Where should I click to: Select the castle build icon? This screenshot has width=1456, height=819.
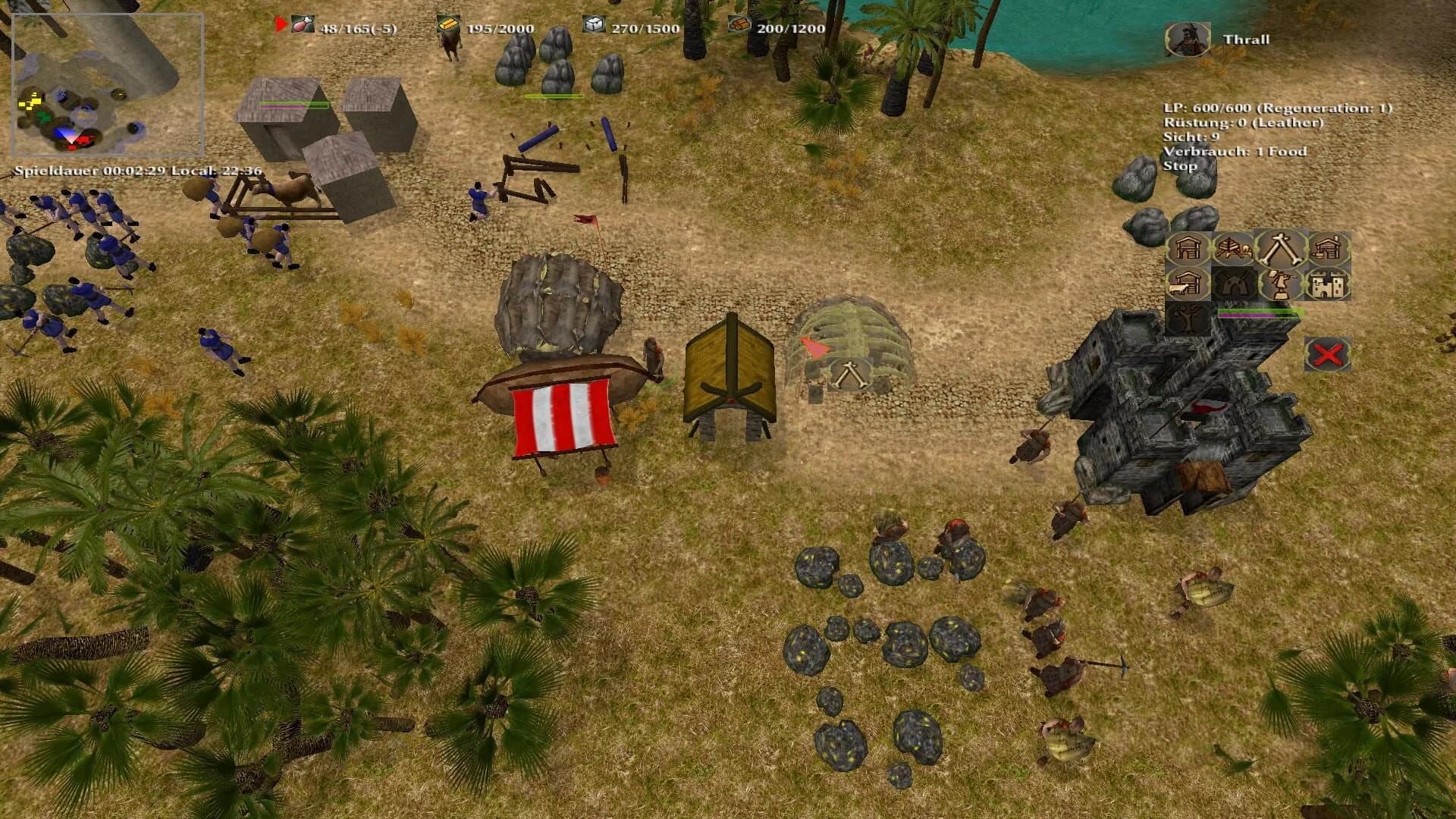[x=1328, y=284]
